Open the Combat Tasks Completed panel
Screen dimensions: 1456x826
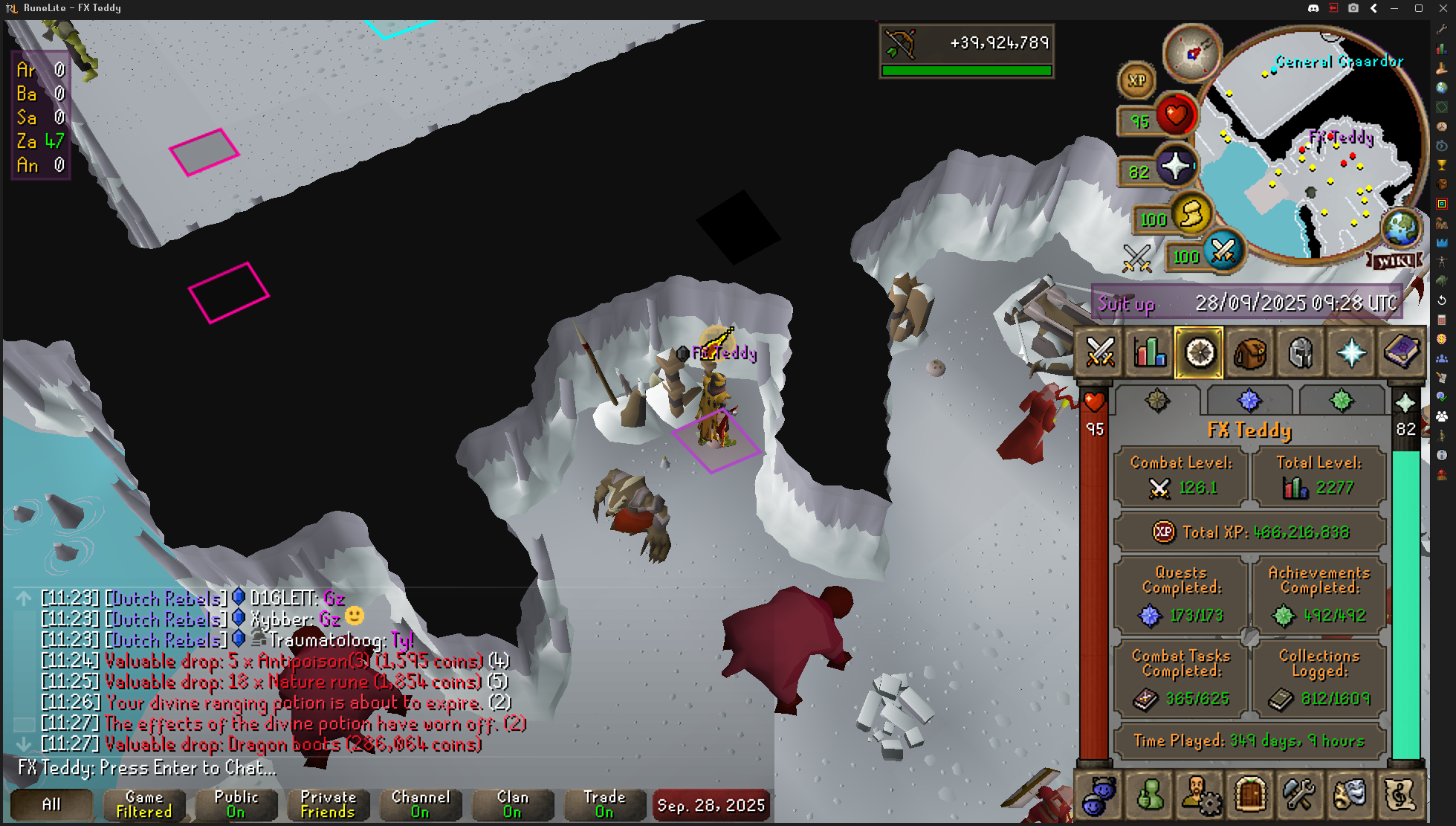click(x=1181, y=678)
